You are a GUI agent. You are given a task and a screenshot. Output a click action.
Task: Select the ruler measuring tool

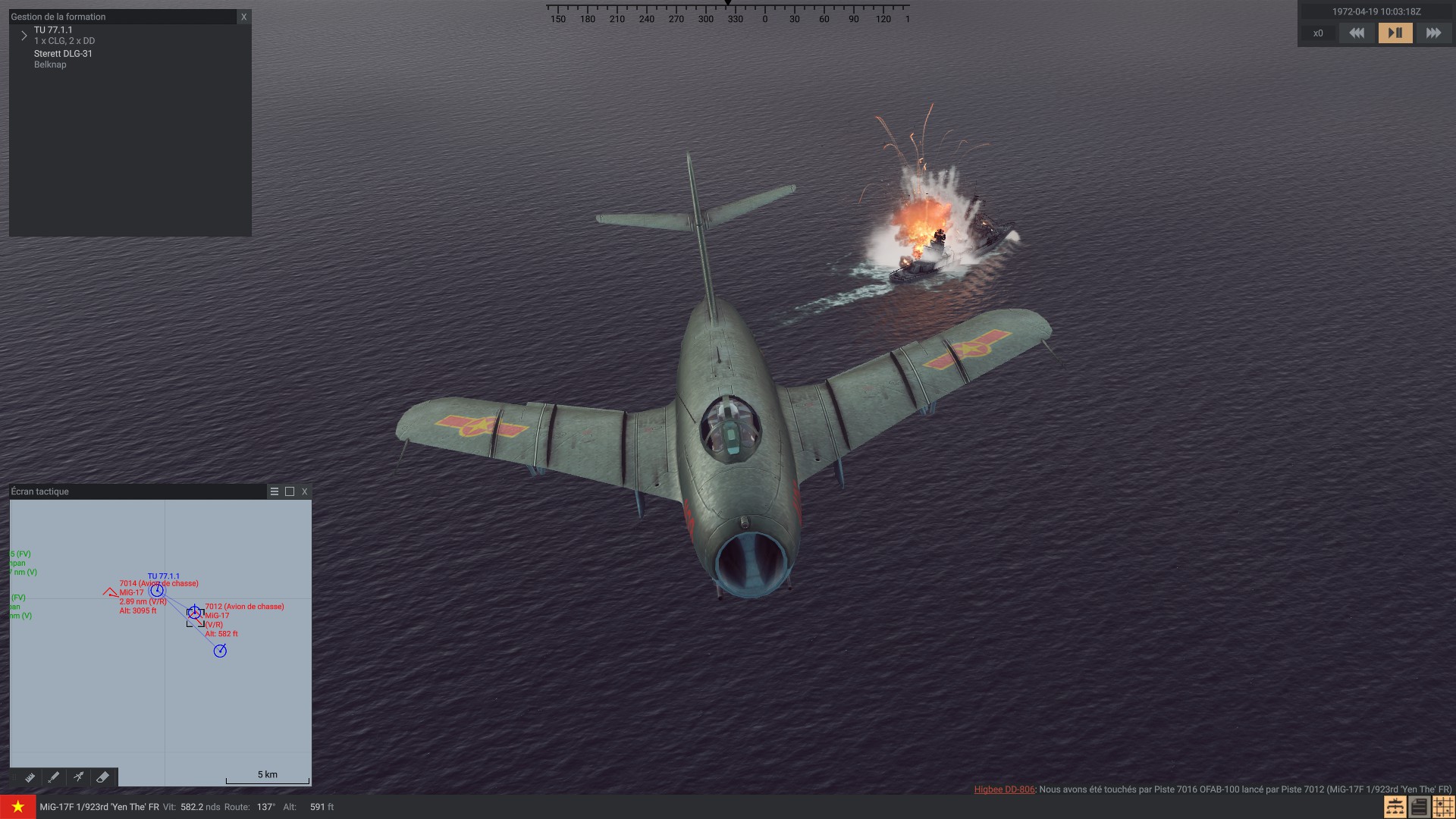click(x=30, y=777)
